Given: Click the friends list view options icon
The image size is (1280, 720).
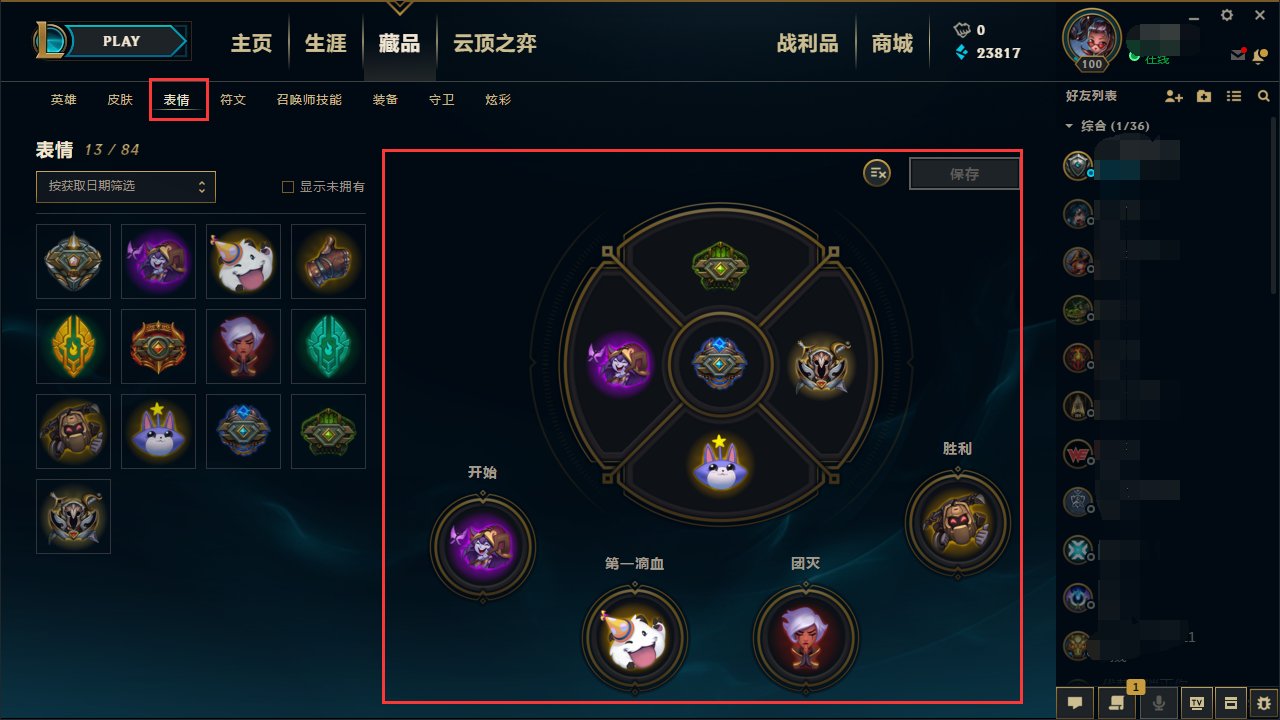Looking at the screenshot, I should (x=1233, y=96).
